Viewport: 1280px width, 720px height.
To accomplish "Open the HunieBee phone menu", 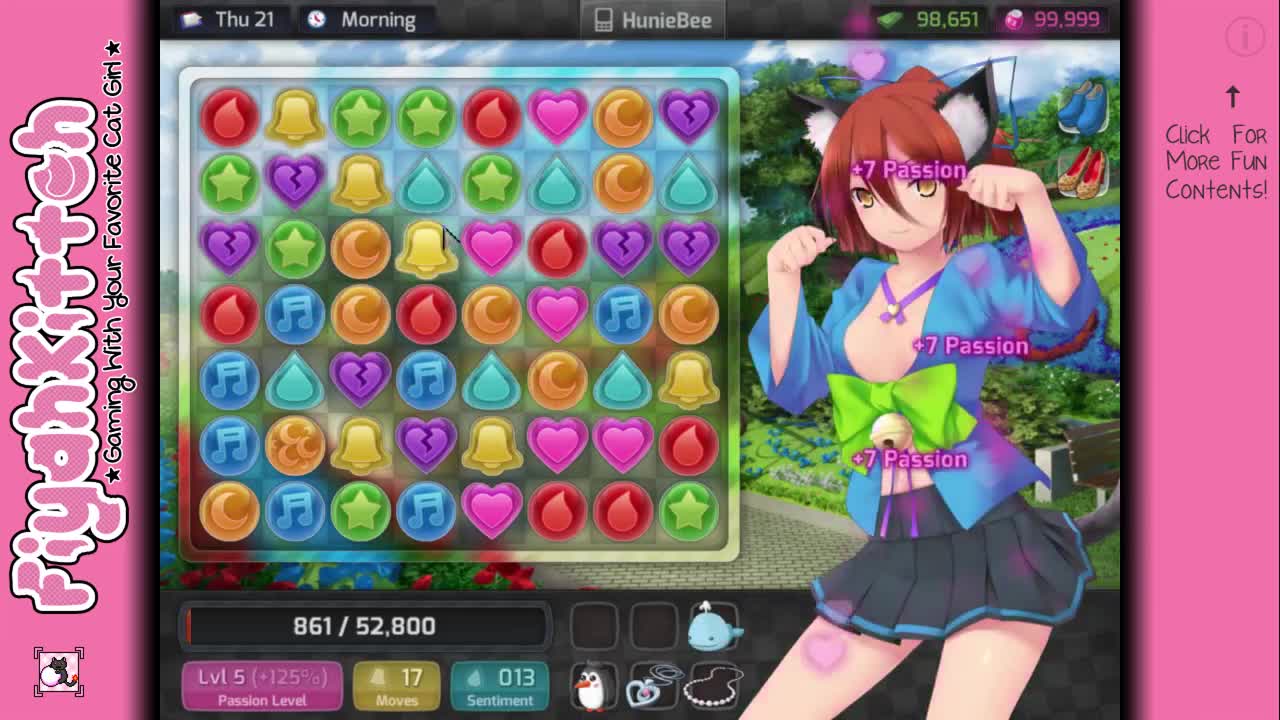I will click(653, 20).
